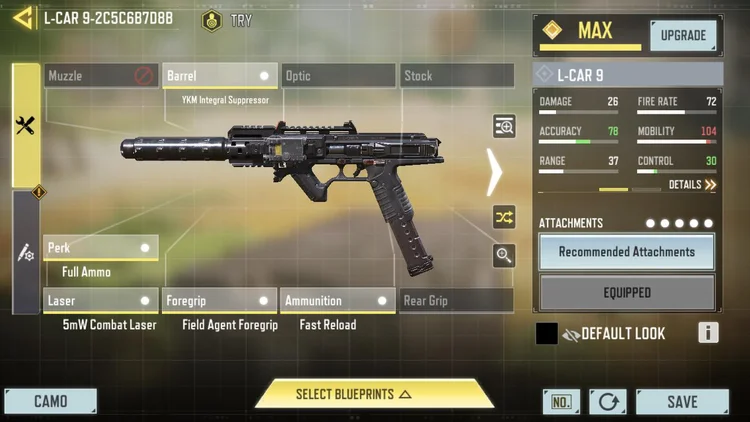Open the Stock attachment slot

pyautogui.click(x=456, y=76)
